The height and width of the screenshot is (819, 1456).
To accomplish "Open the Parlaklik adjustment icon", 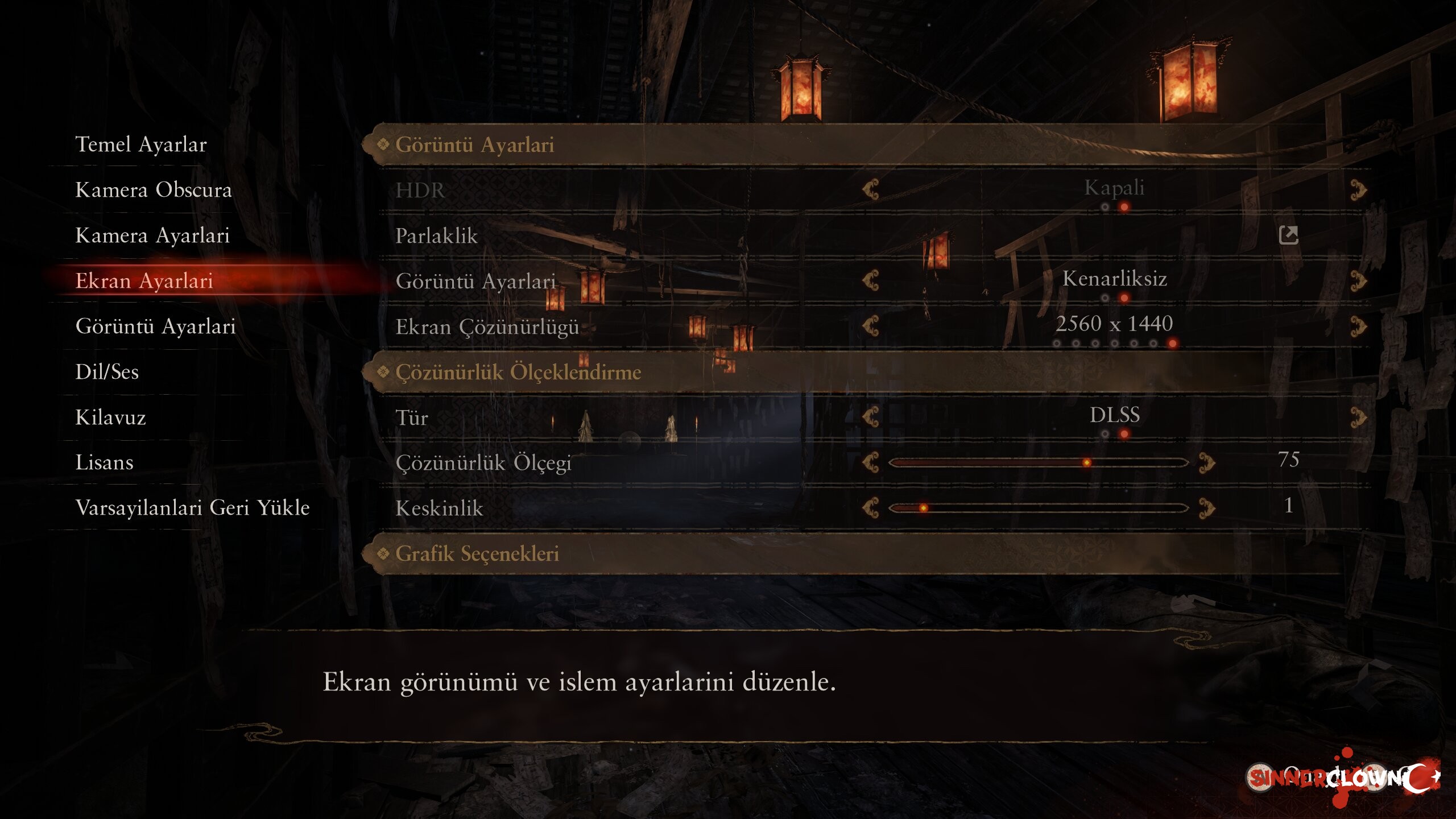I will click(x=1288, y=235).
